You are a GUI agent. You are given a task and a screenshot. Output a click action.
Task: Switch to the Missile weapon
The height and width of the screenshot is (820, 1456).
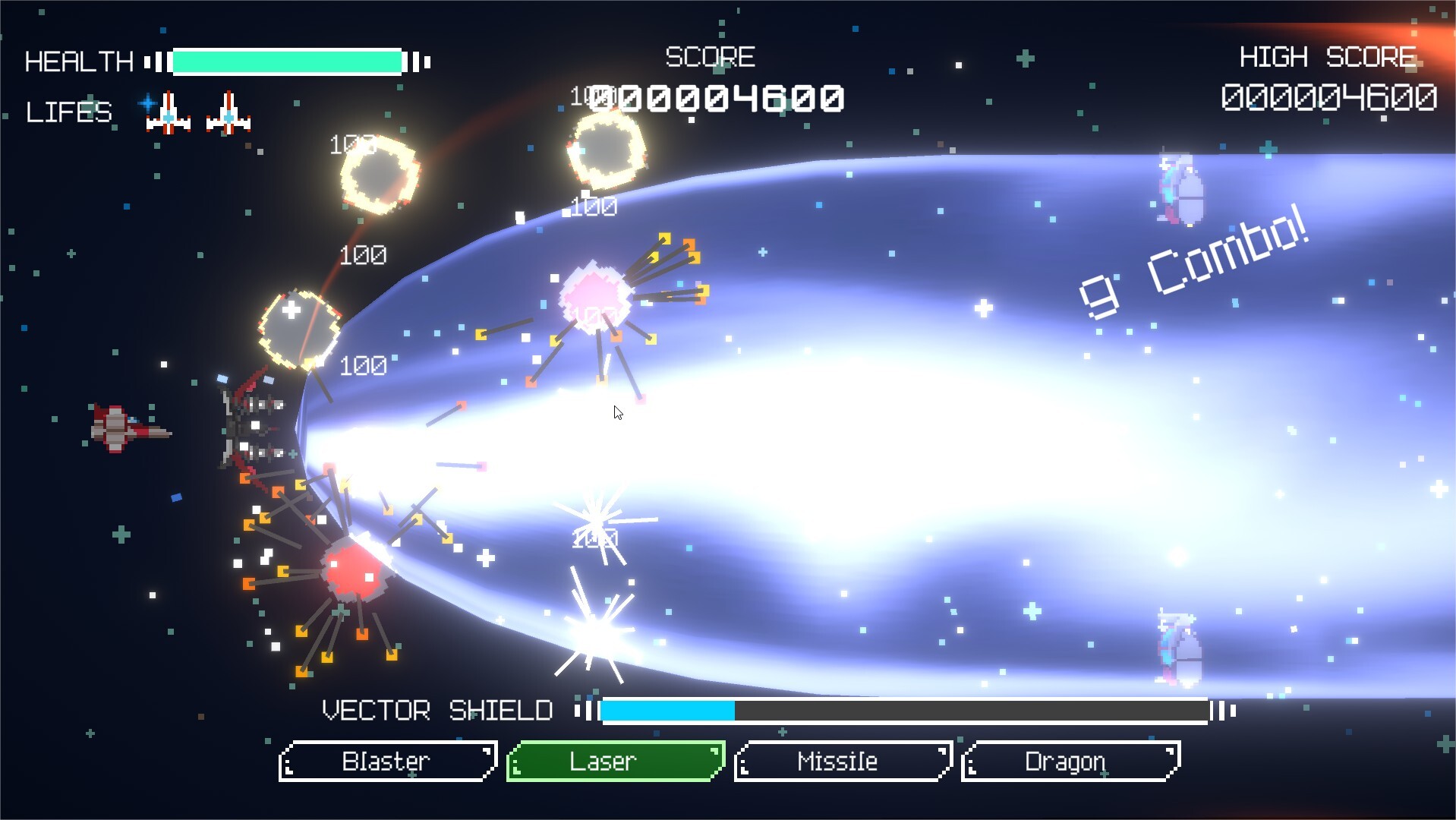[843, 761]
